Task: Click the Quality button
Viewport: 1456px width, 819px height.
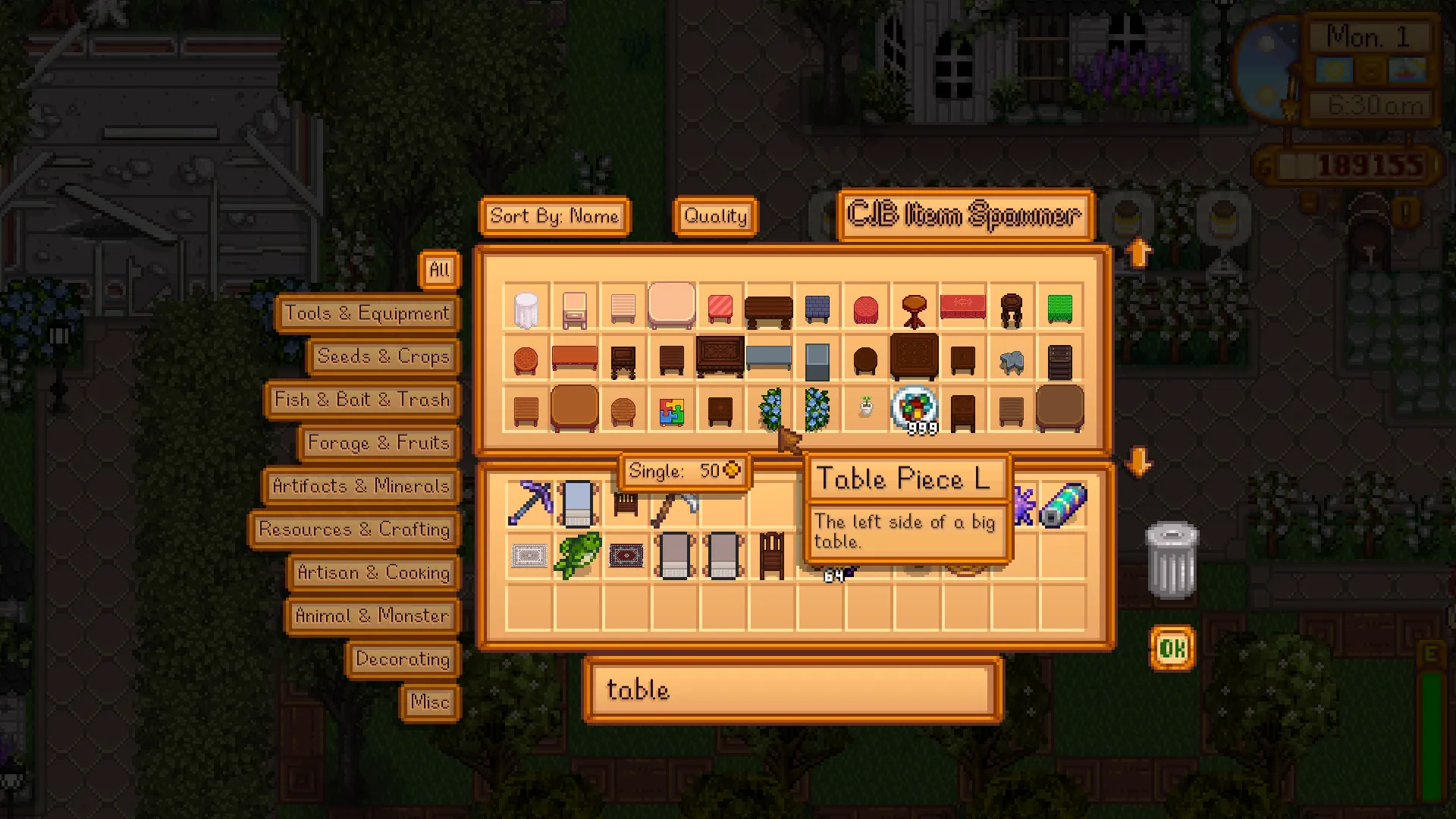Action: point(715,217)
